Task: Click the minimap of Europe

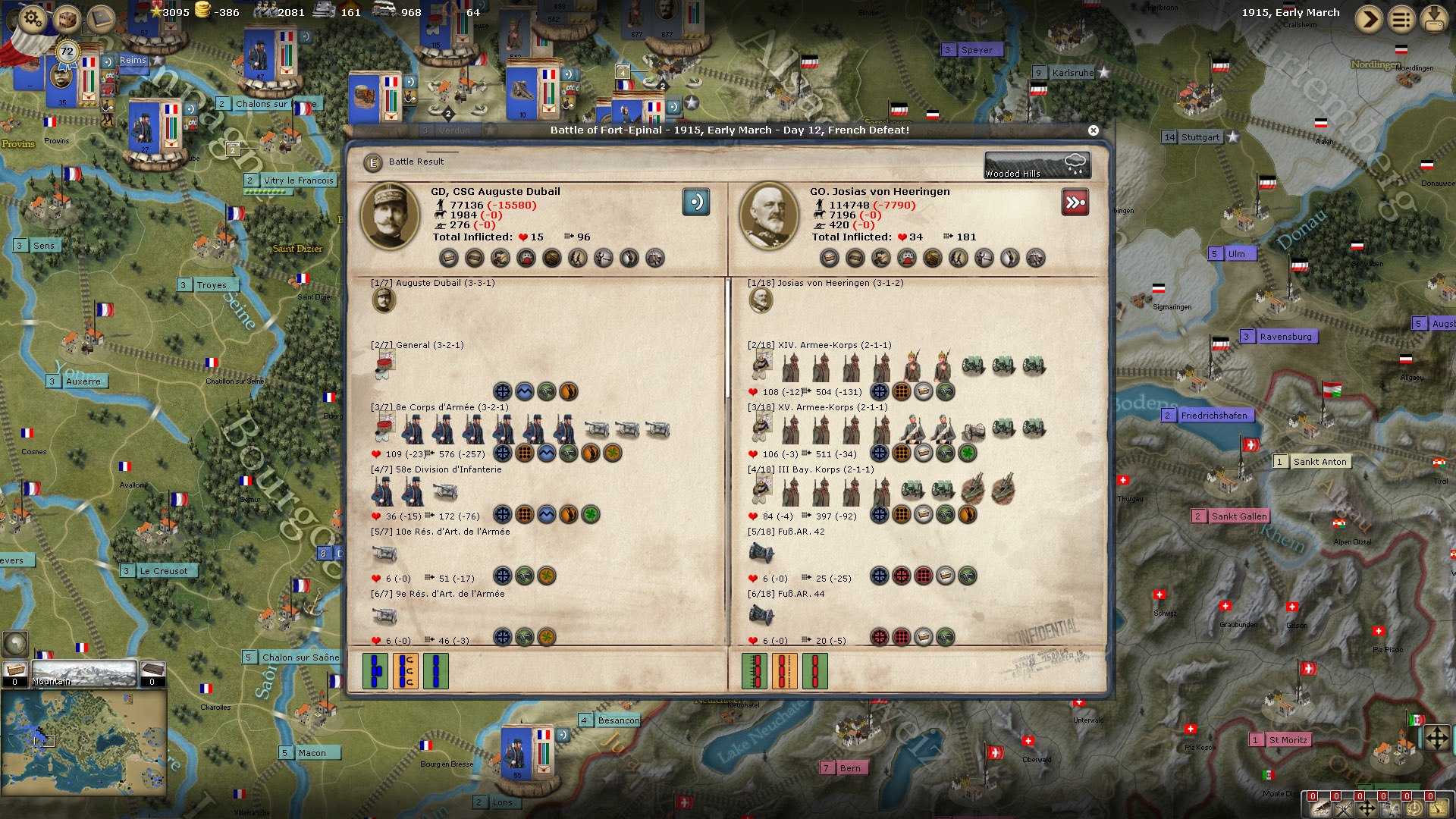Action: (83, 741)
